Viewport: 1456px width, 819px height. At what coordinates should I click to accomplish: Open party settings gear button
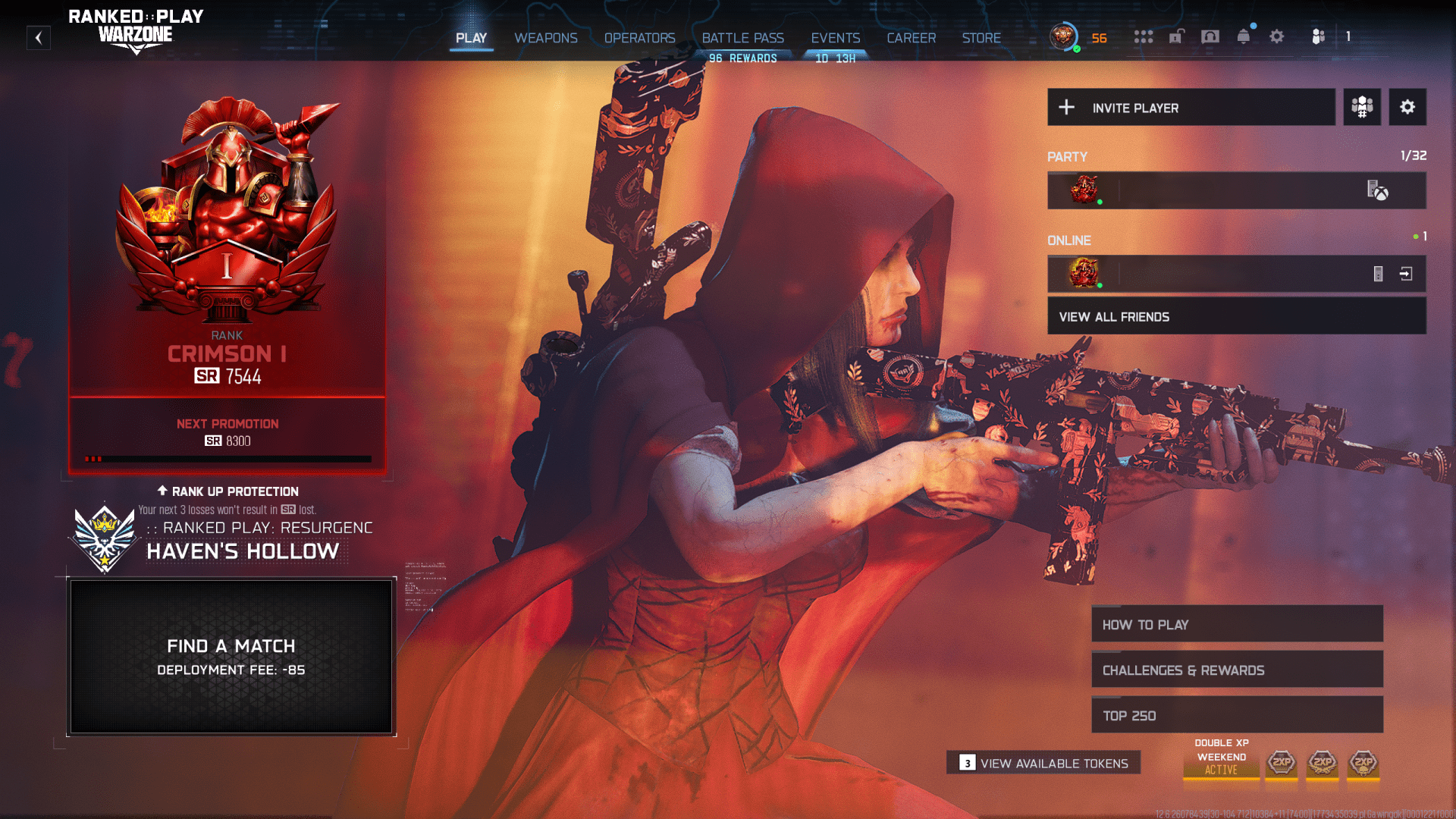point(1407,108)
